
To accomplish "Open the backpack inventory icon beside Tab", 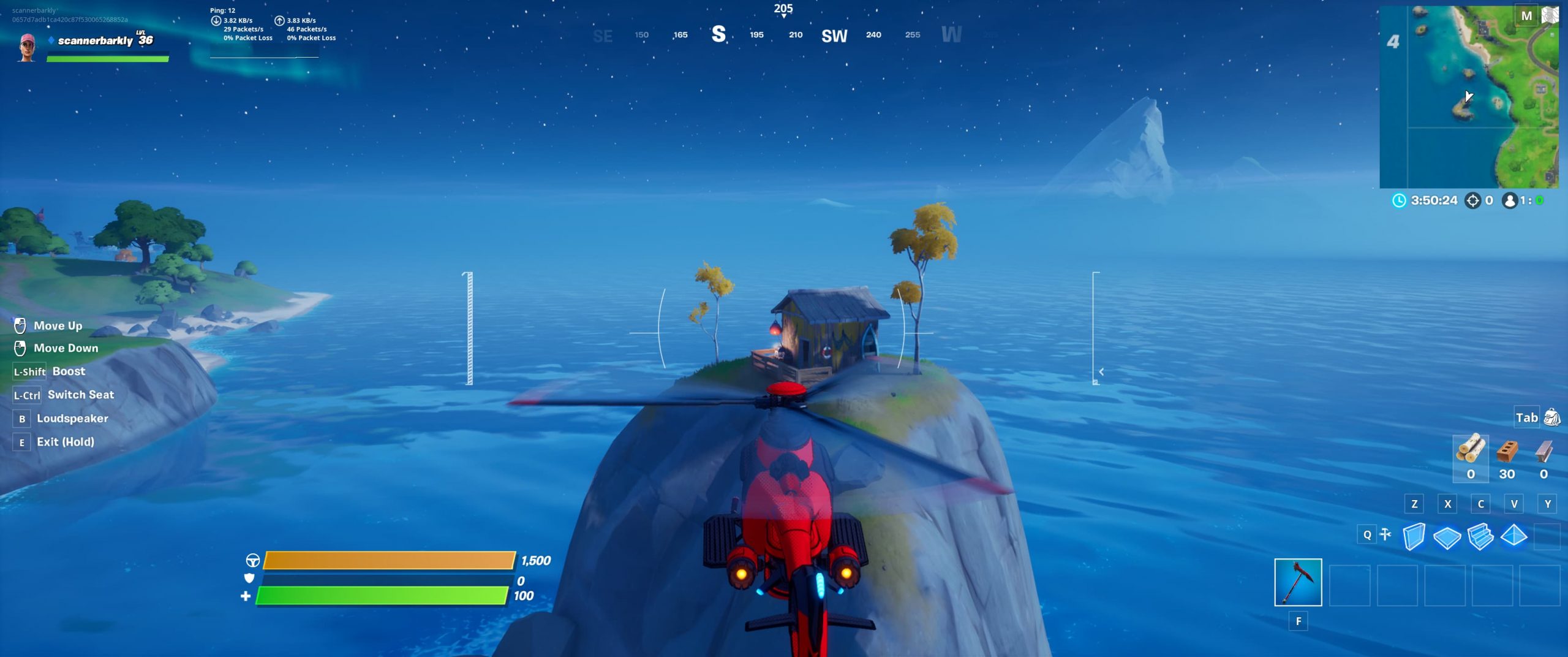I will (1551, 417).
